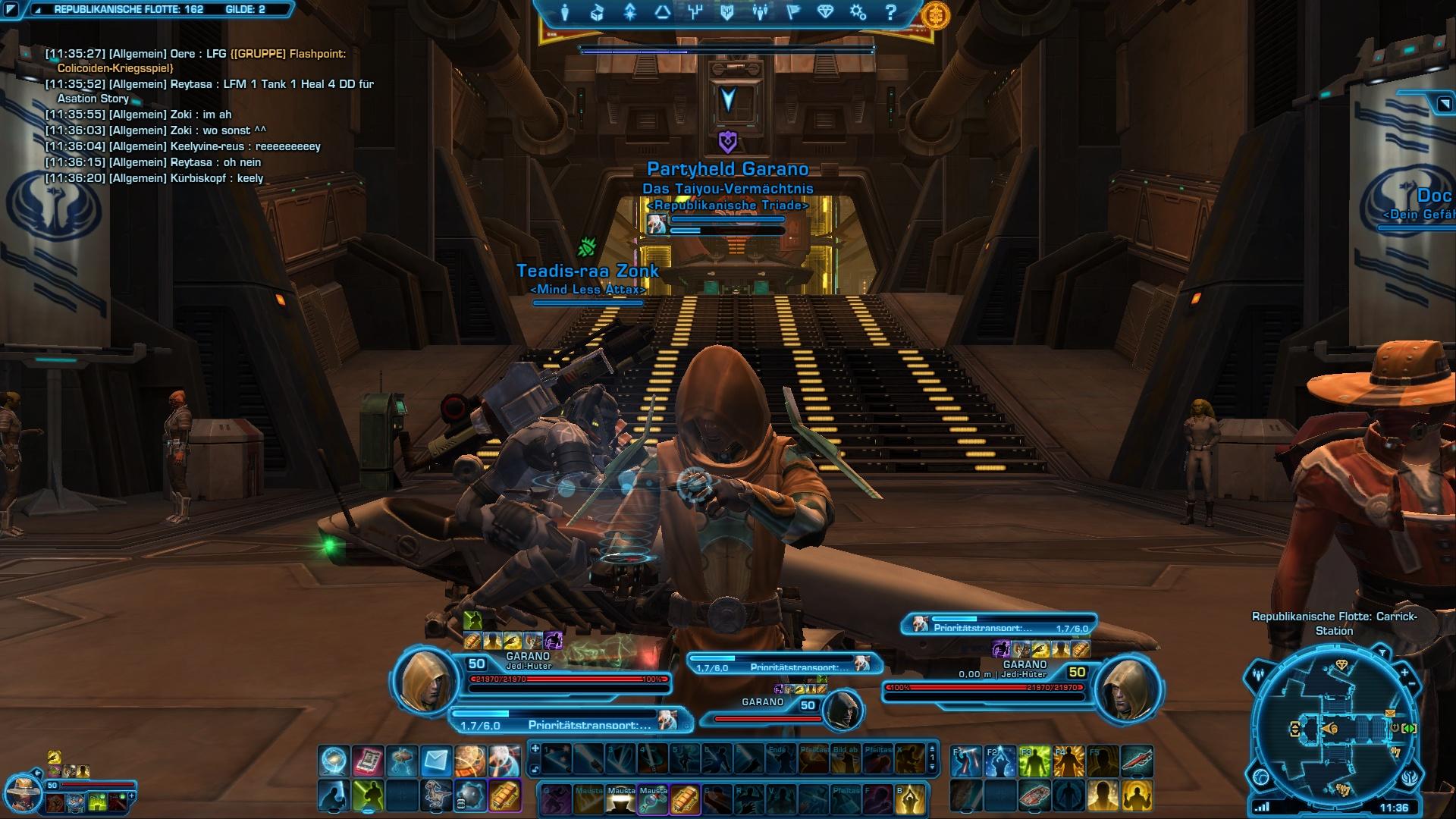Open the help question mark icon

click(890, 13)
